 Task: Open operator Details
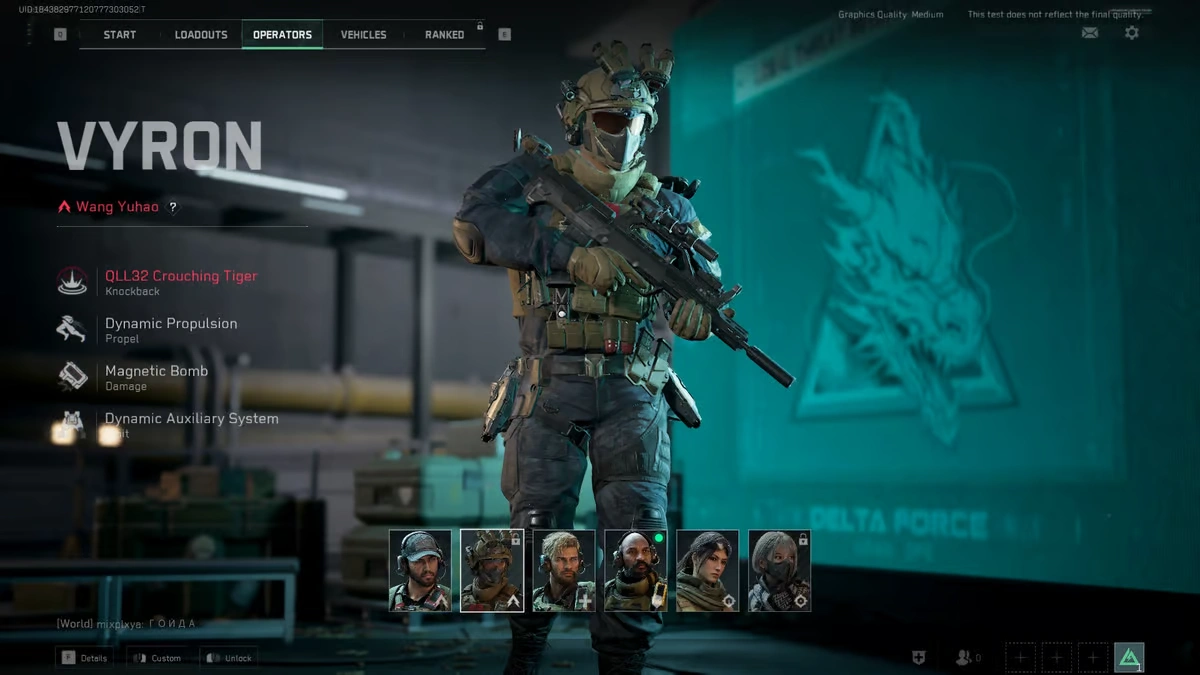click(x=84, y=658)
